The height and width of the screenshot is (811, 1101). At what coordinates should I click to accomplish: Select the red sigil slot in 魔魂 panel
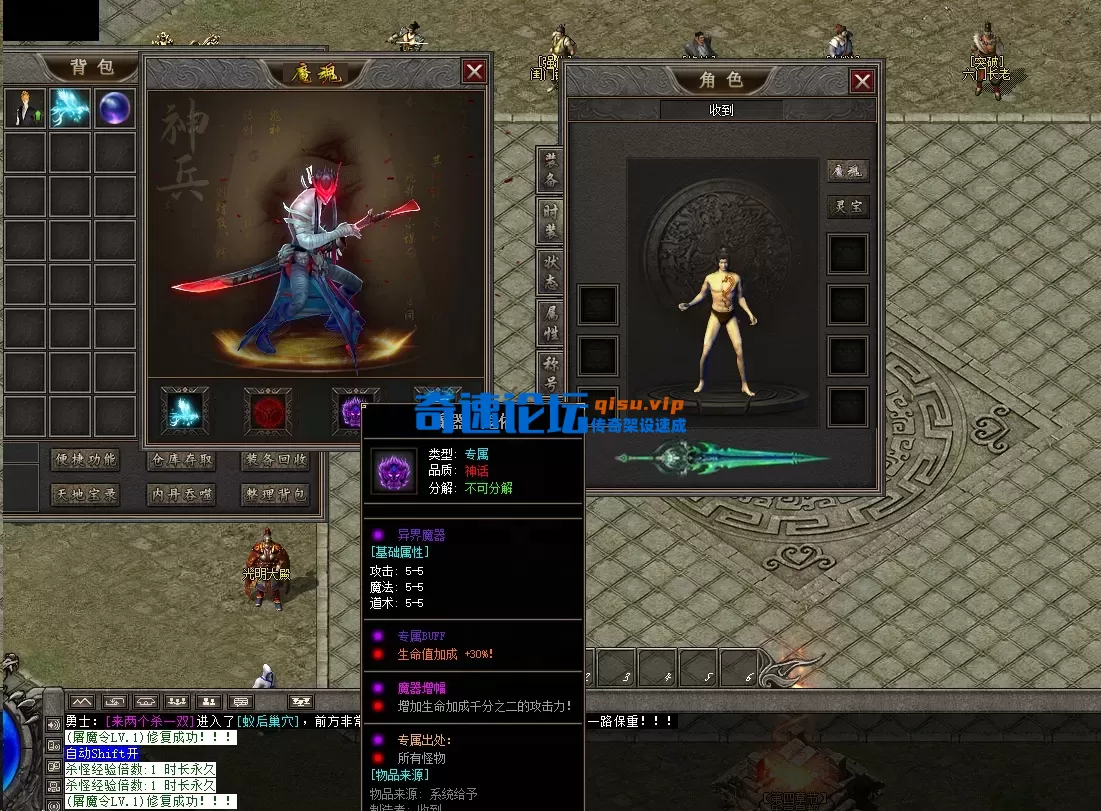pyautogui.click(x=269, y=411)
